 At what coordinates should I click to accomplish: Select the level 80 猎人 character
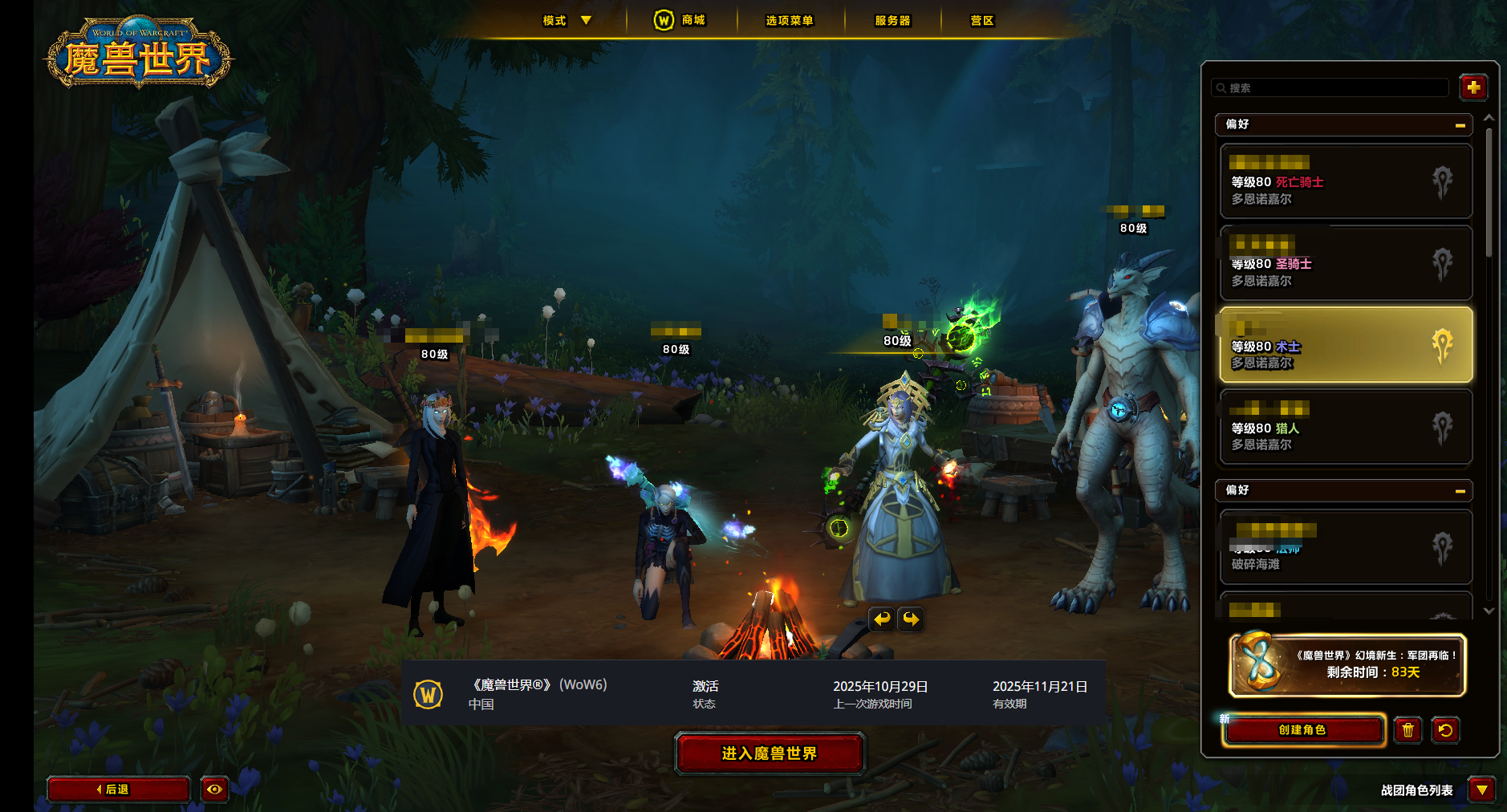1346,428
